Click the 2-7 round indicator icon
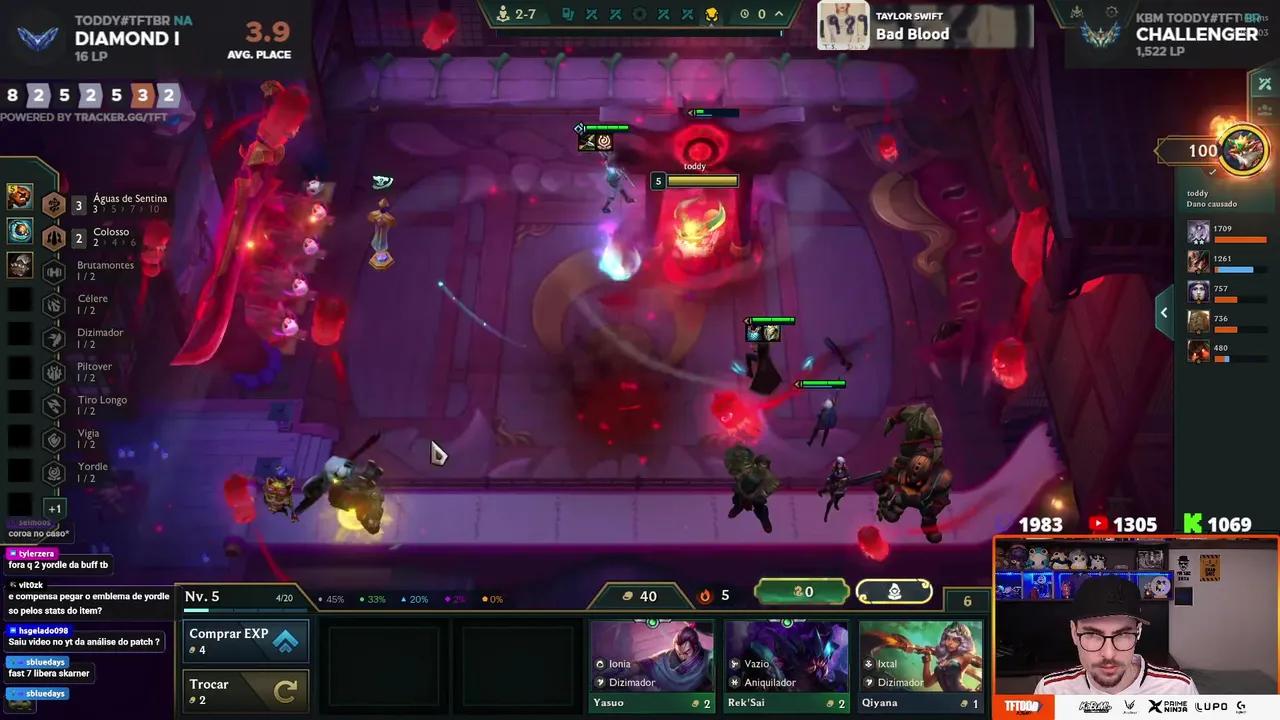 [x=504, y=14]
